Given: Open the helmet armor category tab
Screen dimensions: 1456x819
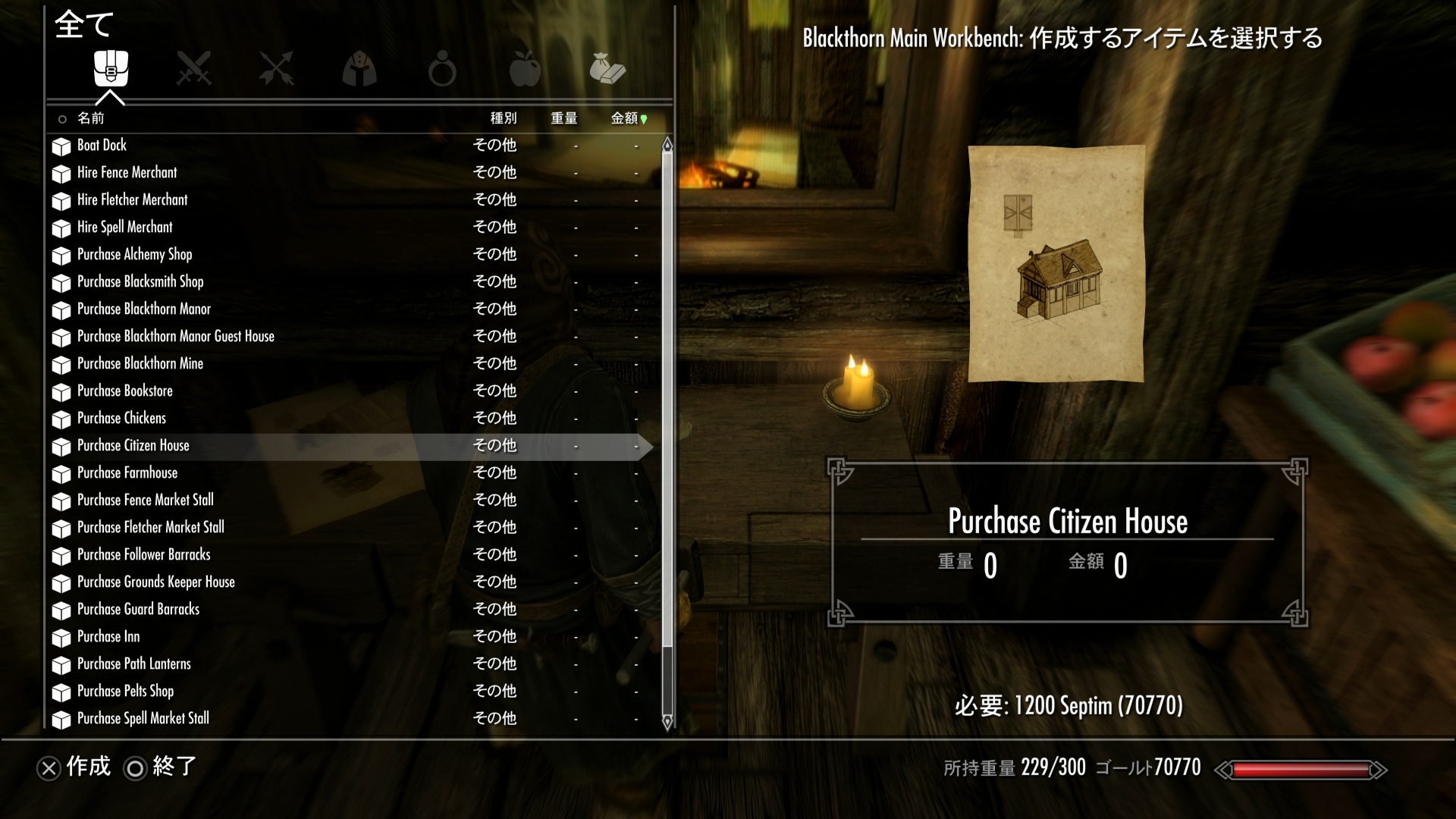Looking at the screenshot, I should coord(359,68).
